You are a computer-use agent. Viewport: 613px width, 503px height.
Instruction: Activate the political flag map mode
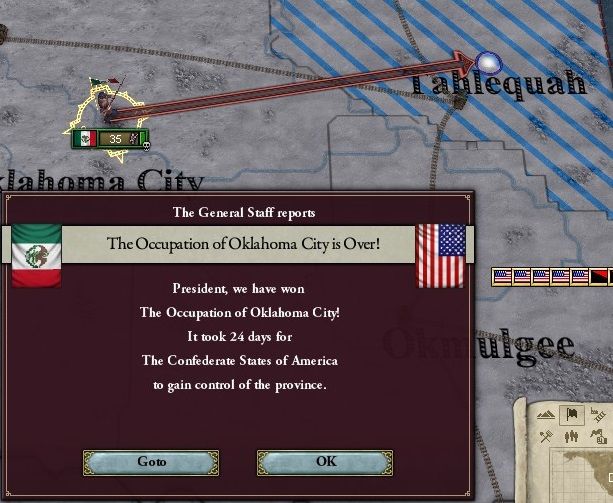pos(574,413)
